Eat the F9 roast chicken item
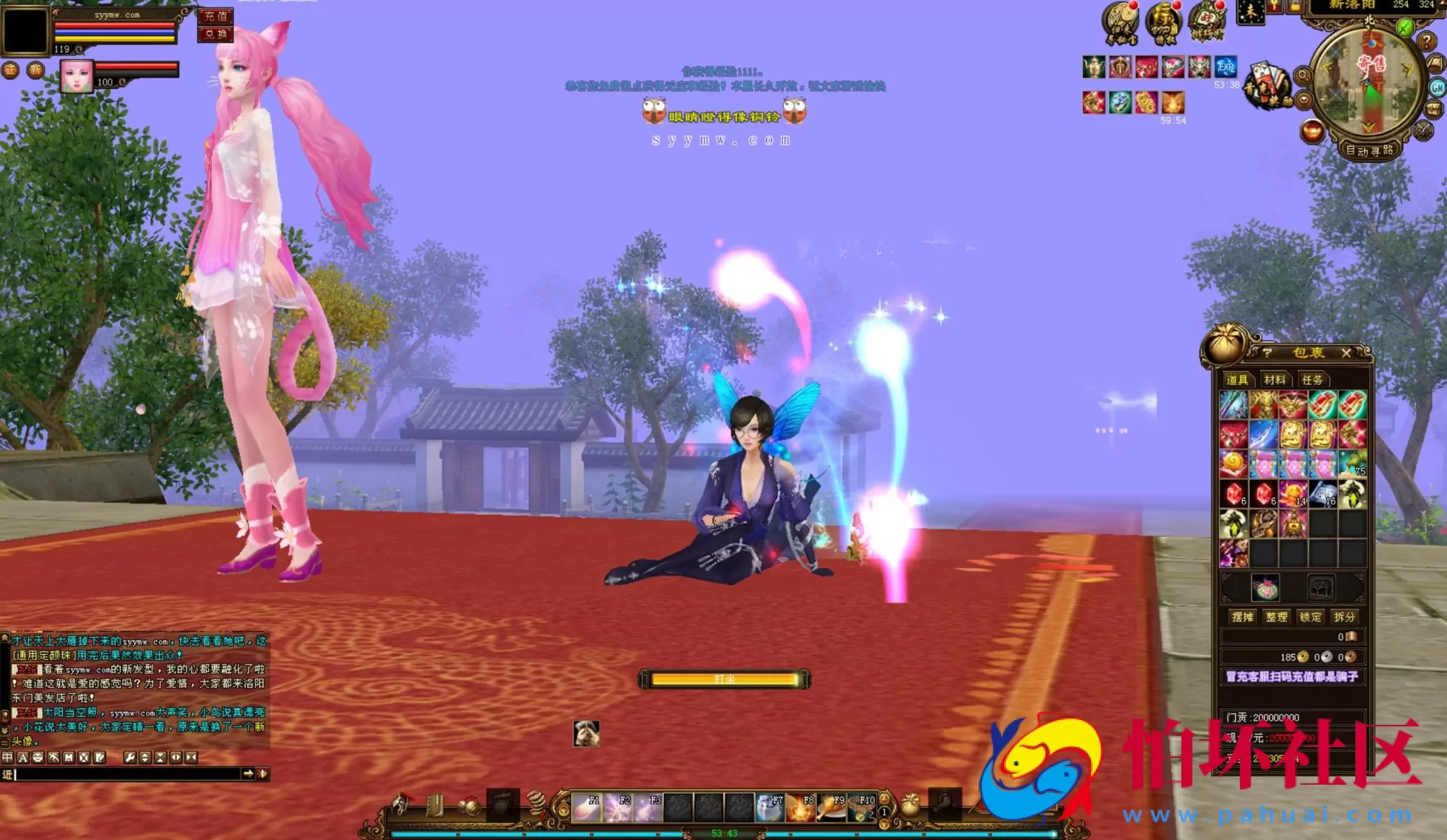 click(831, 808)
